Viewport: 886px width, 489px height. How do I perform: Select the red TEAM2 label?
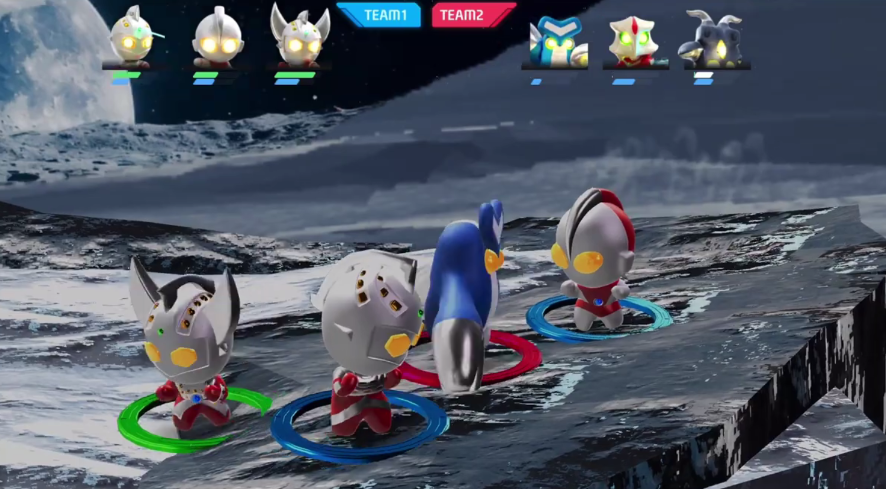(472, 15)
